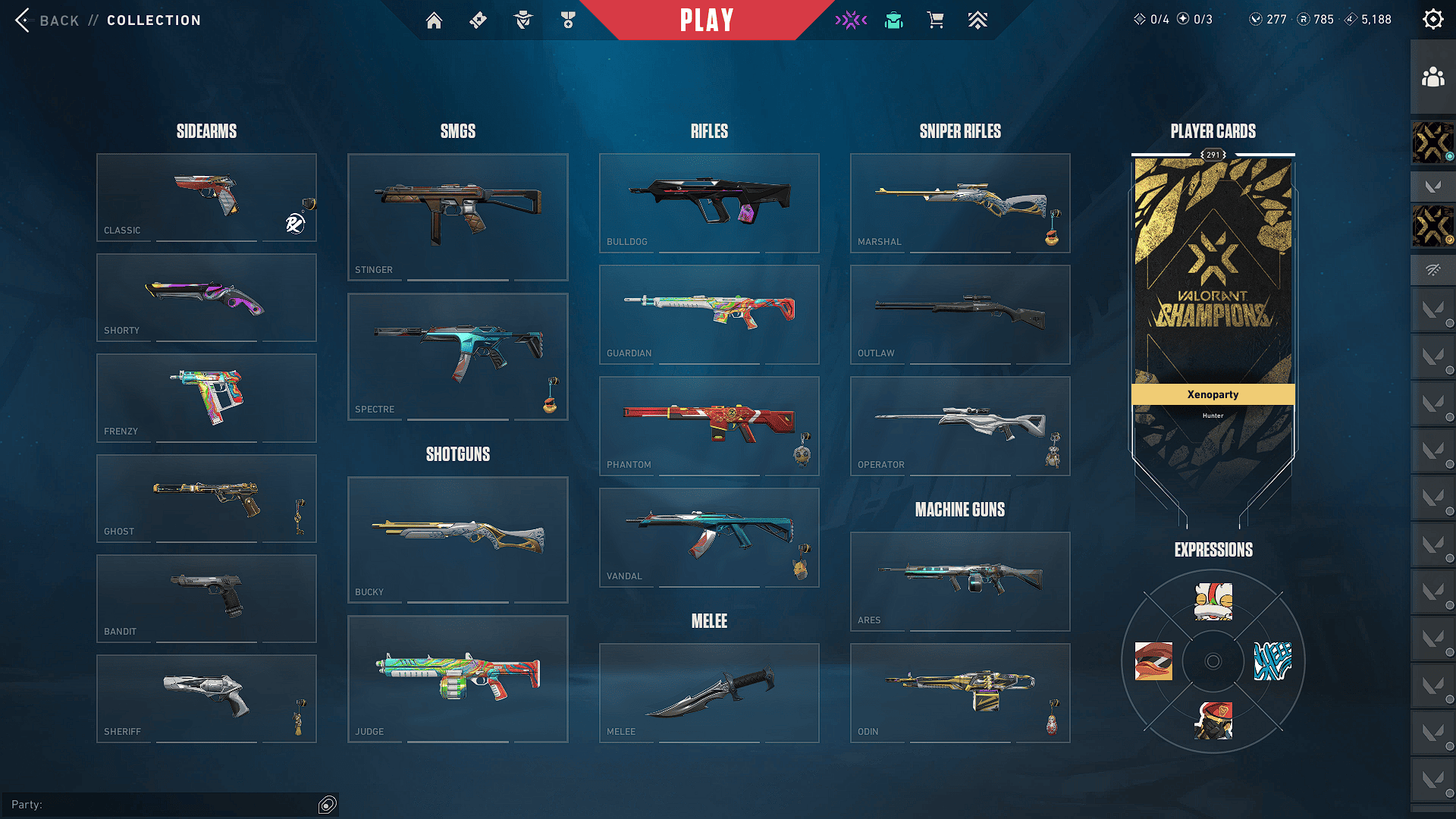Open the Stinger SMG slot
The image size is (1456, 819).
[x=457, y=217]
